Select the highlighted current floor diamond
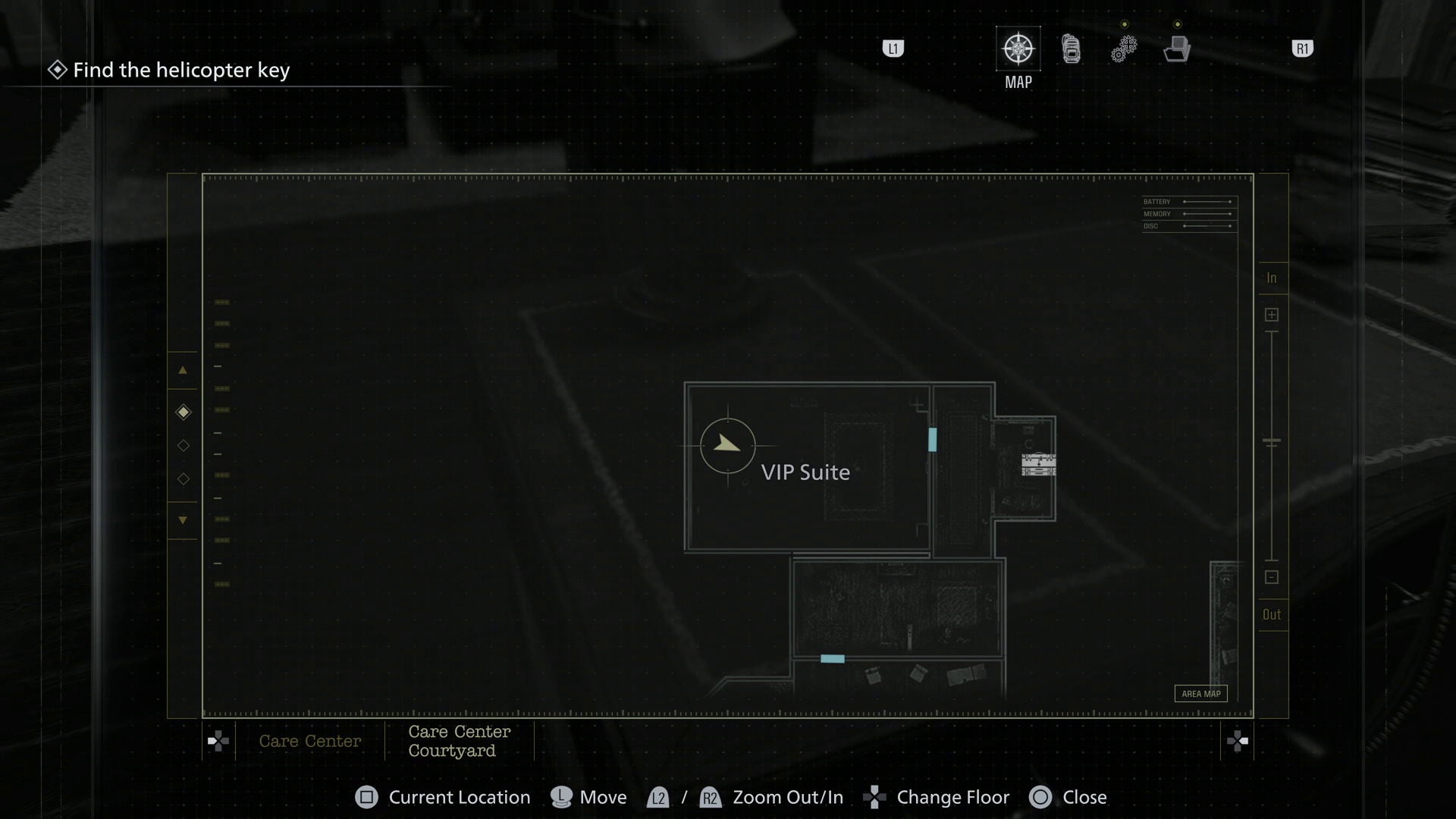Viewport: 1456px width, 819px height. [x=183, y=413]
